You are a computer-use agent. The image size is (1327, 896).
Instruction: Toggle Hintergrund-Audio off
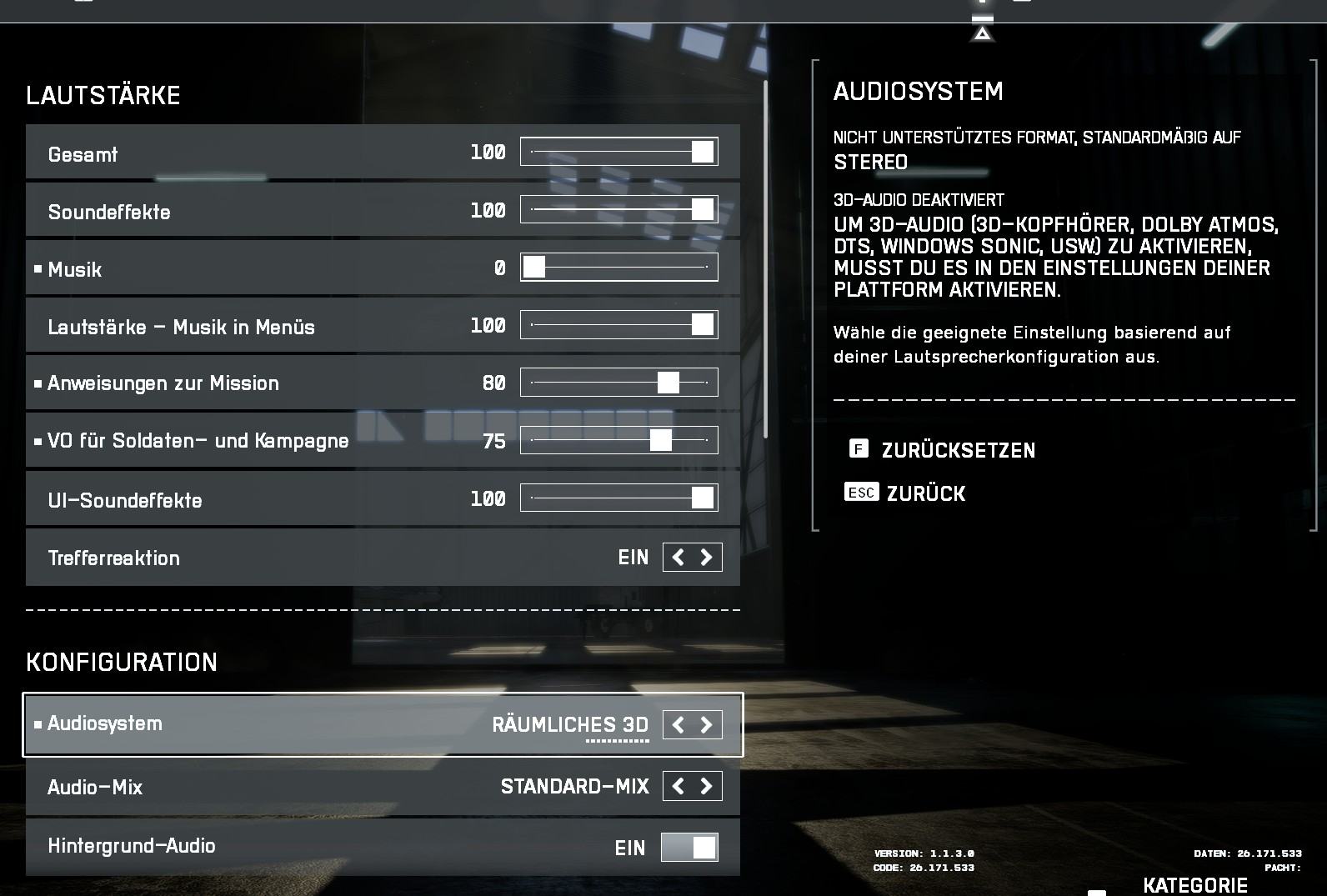689,846
